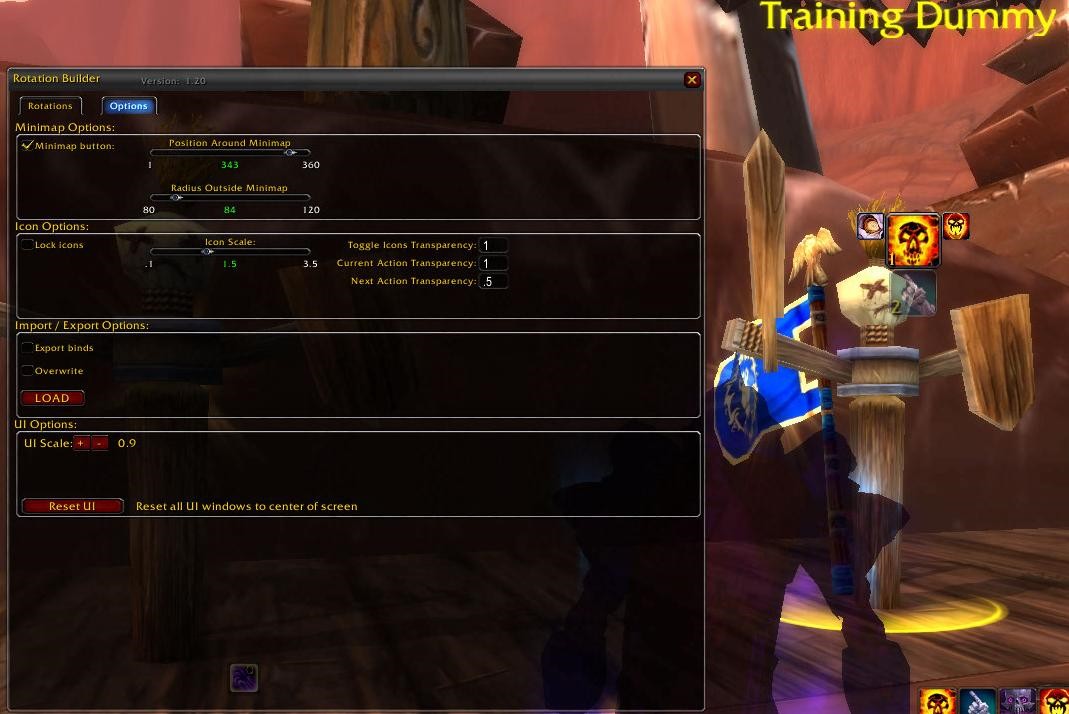Click the large flaming skull rotation icon
The height and width of the screenshot is (714, 1069).
(913, 241)
